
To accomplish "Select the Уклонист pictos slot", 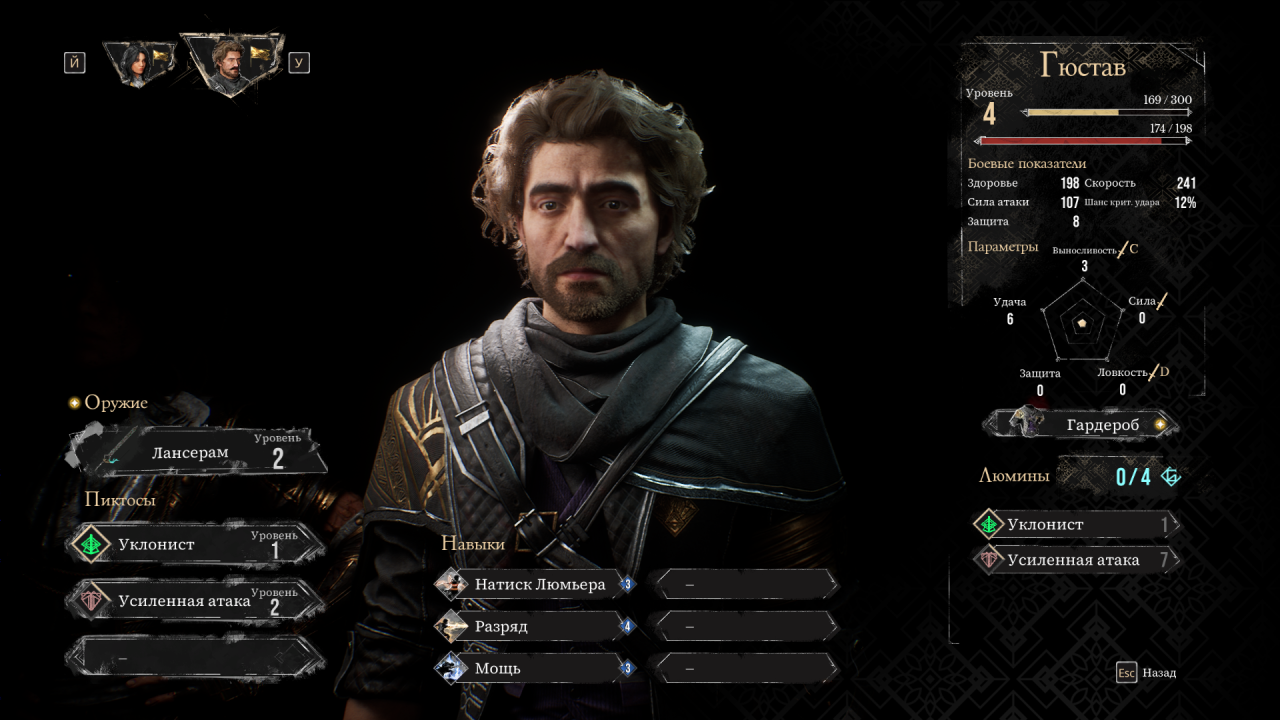I will 197,545.
